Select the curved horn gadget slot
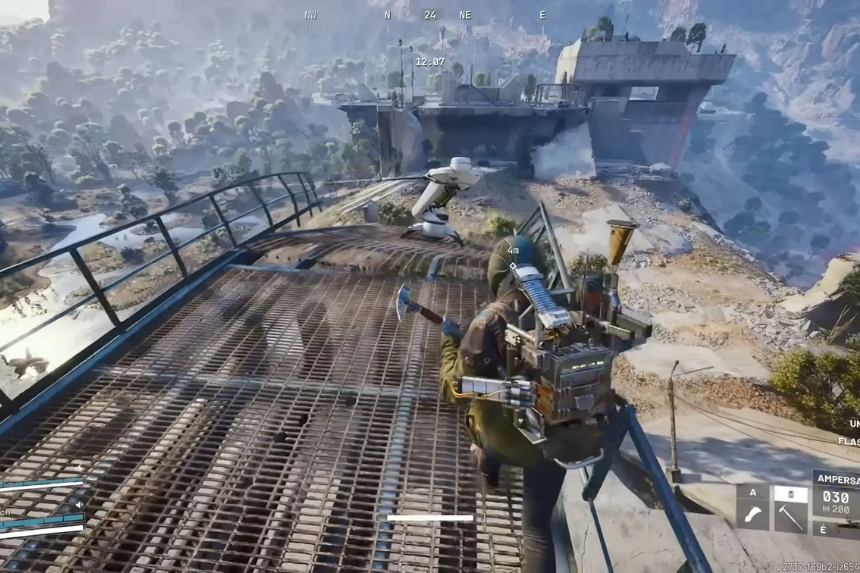Image resolution: width=860 pixels, height=573 pixels. point(752,516)
